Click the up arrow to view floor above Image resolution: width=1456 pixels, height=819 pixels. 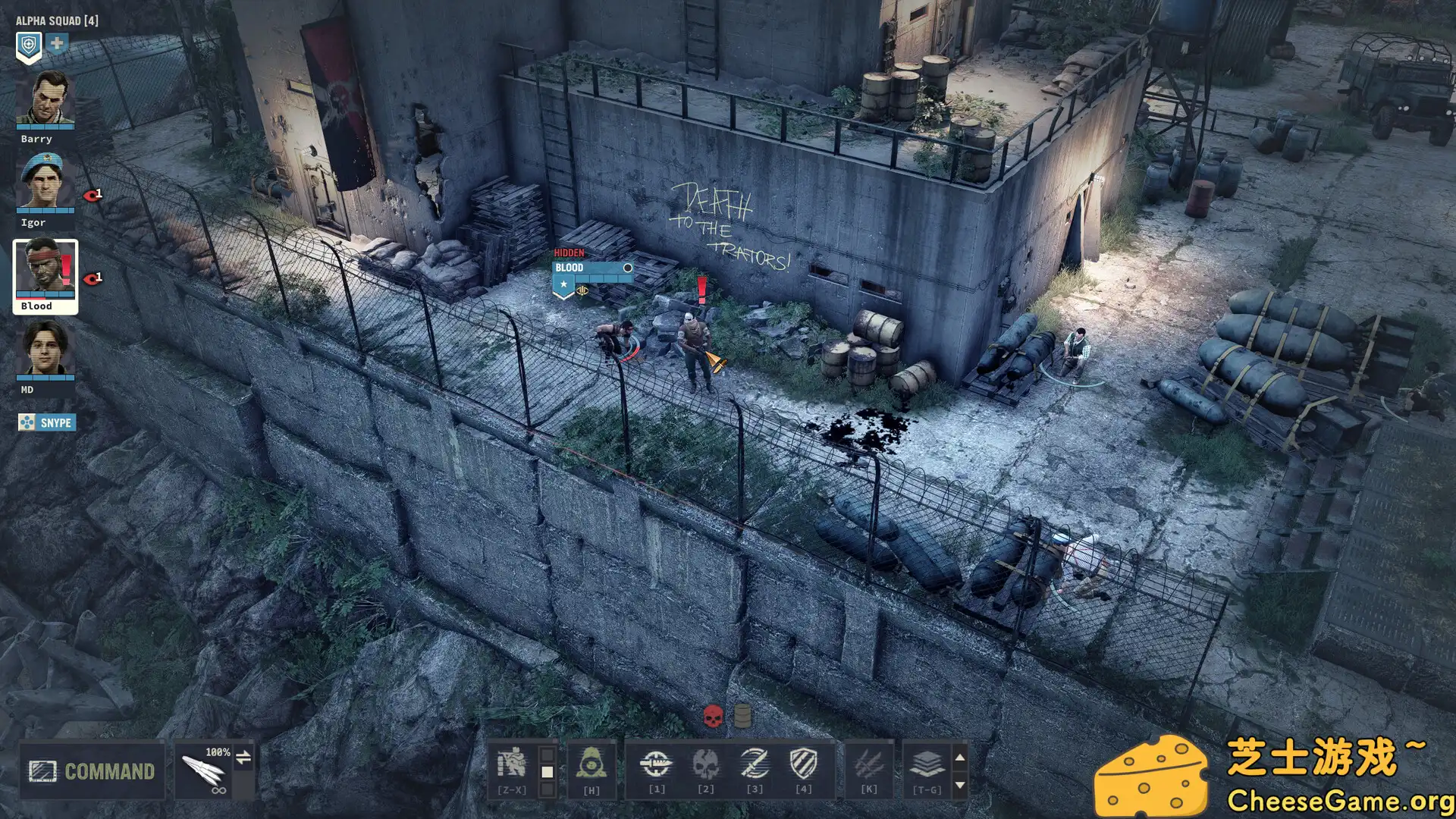pos(960,758)
